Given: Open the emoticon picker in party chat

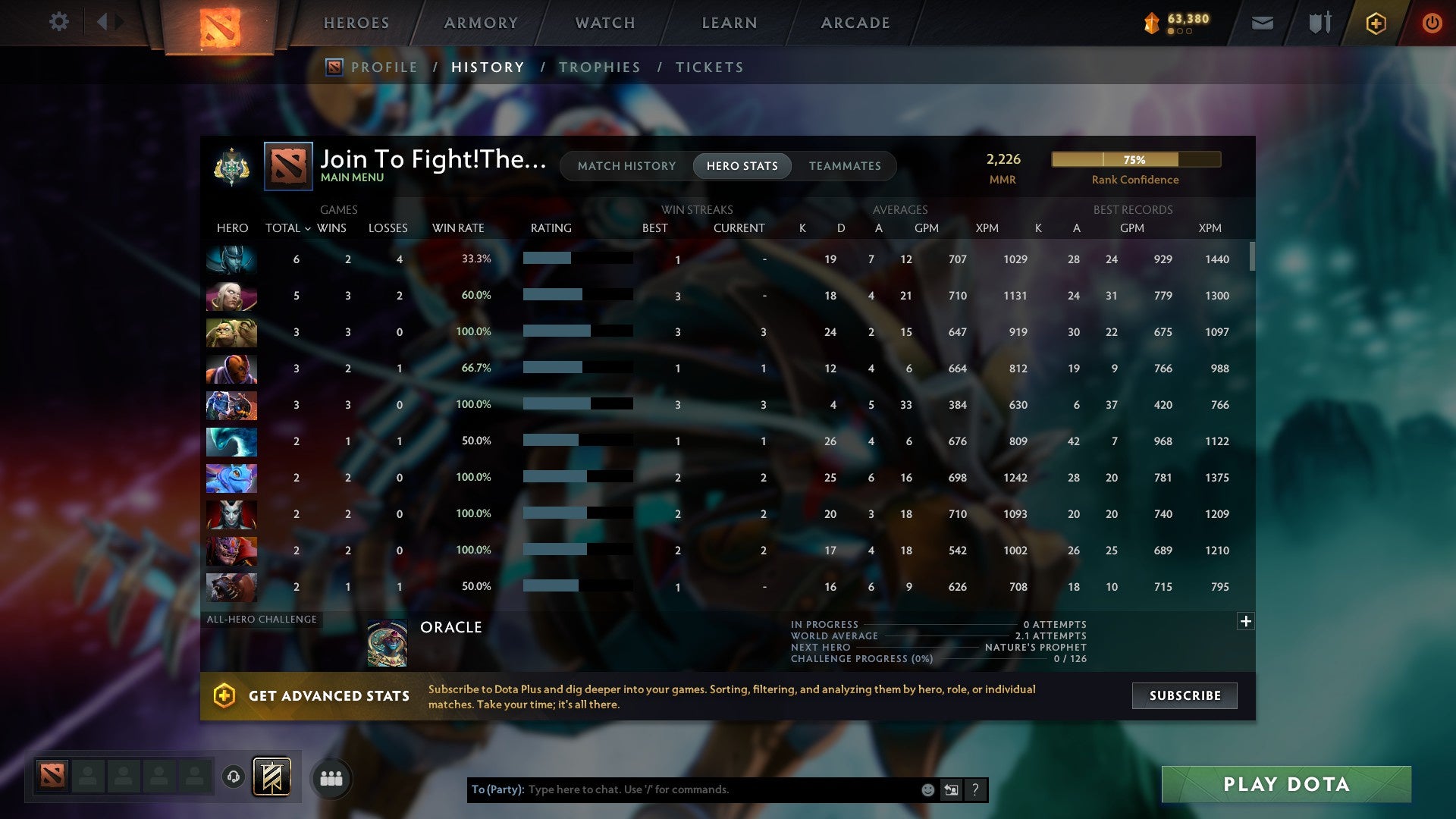Looking at the screenshot, I should (928, 789).
